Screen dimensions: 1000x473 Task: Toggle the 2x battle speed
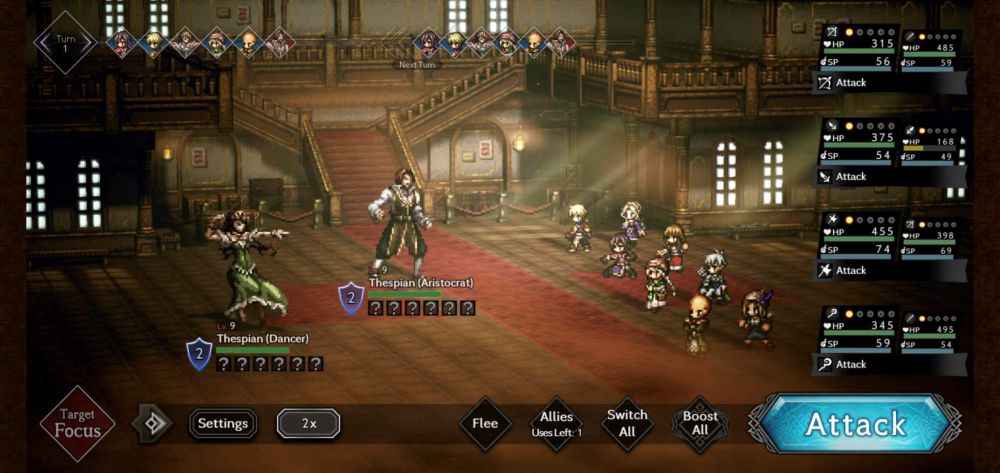(x=308, y=424)
